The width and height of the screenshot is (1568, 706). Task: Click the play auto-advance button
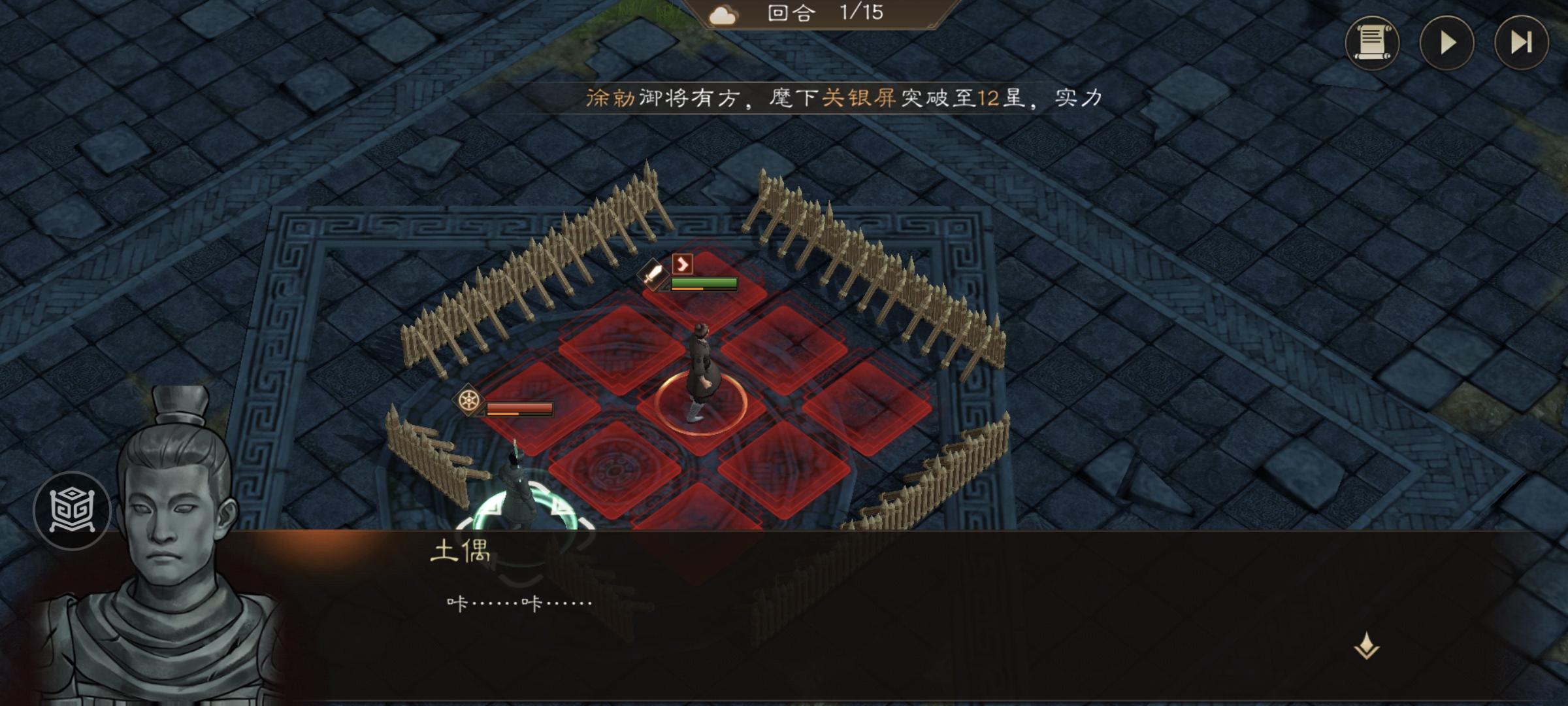[x=1446, y=43]
